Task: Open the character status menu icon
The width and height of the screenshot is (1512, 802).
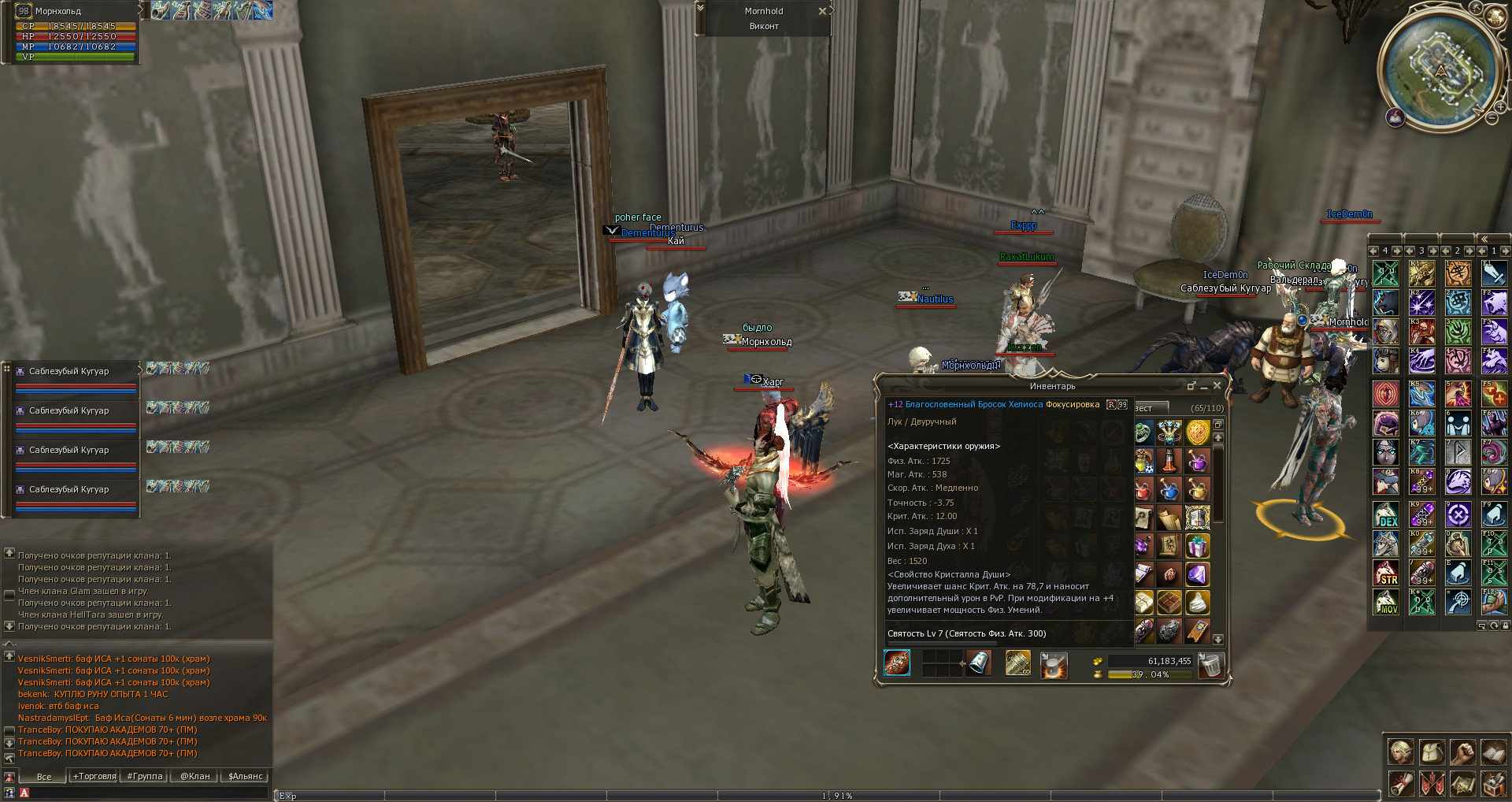Action: pos(1400,752)
